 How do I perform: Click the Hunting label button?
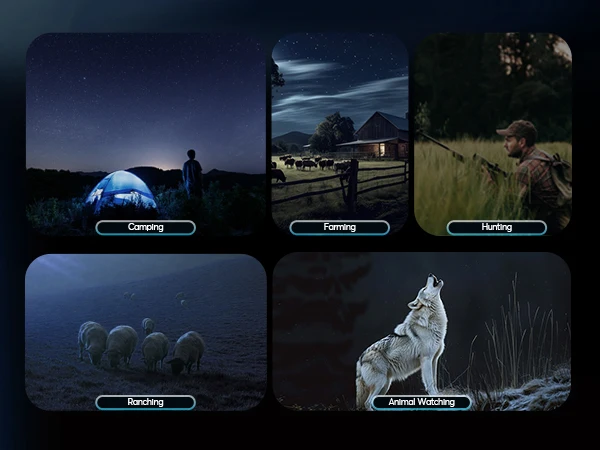496,227
